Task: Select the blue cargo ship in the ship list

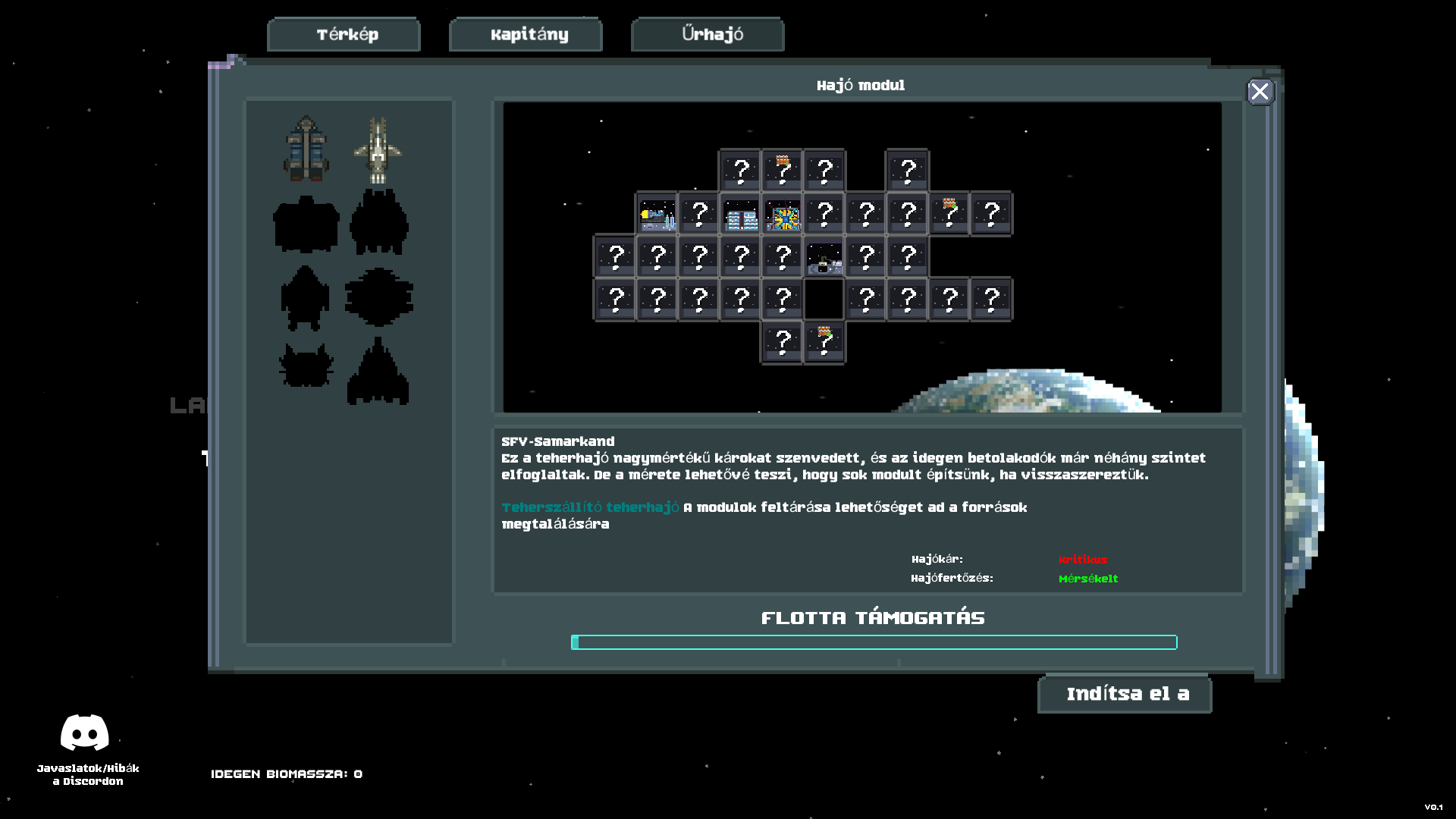Action: point(306,149)
